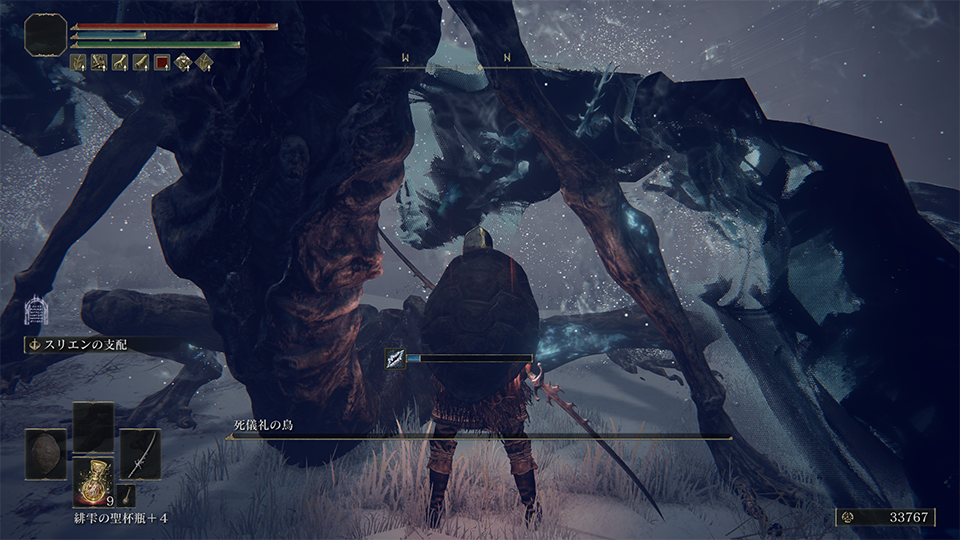Click the small pouch item beside the flask
Viewport: 960px width, 540px height.
pyautogui.click(x=127, y=494)
